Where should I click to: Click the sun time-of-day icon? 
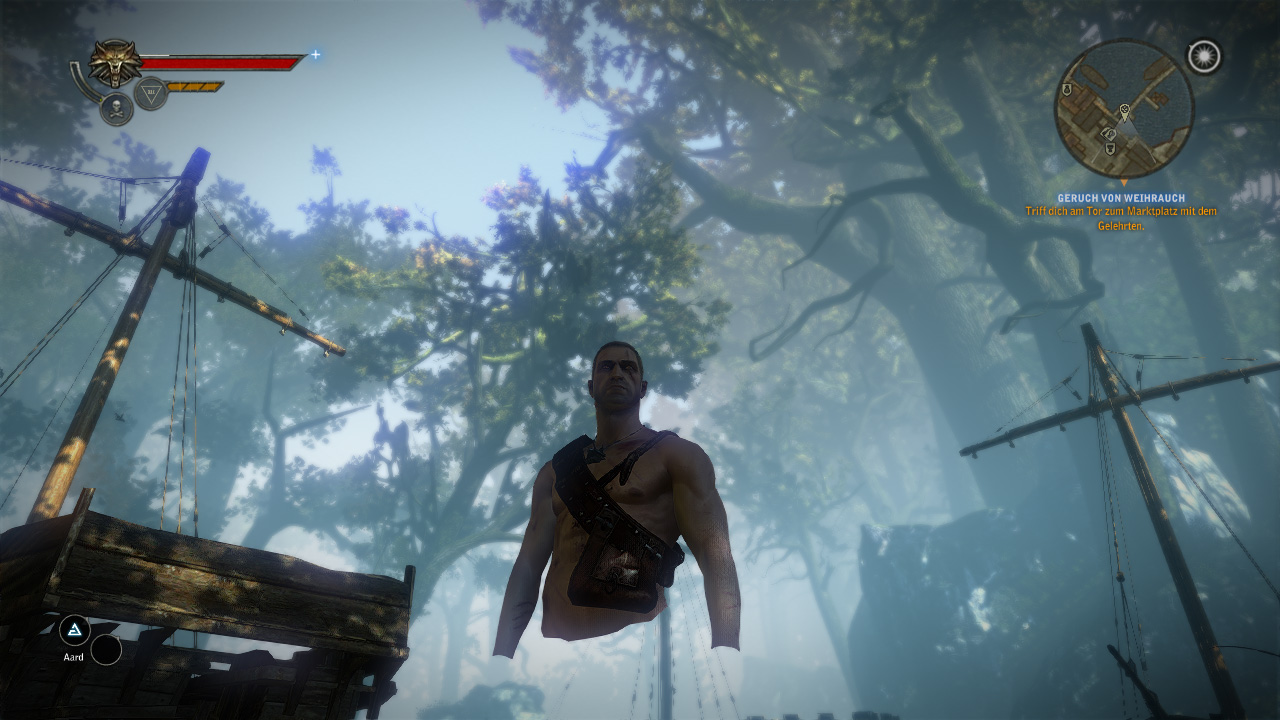point(1204,57)
